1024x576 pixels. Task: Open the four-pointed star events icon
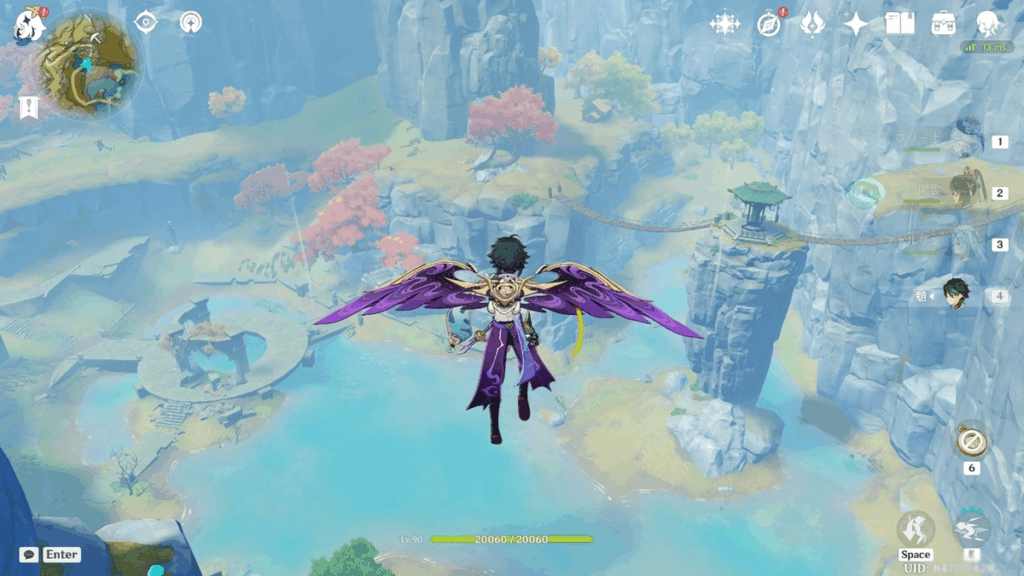coord(724,24)
